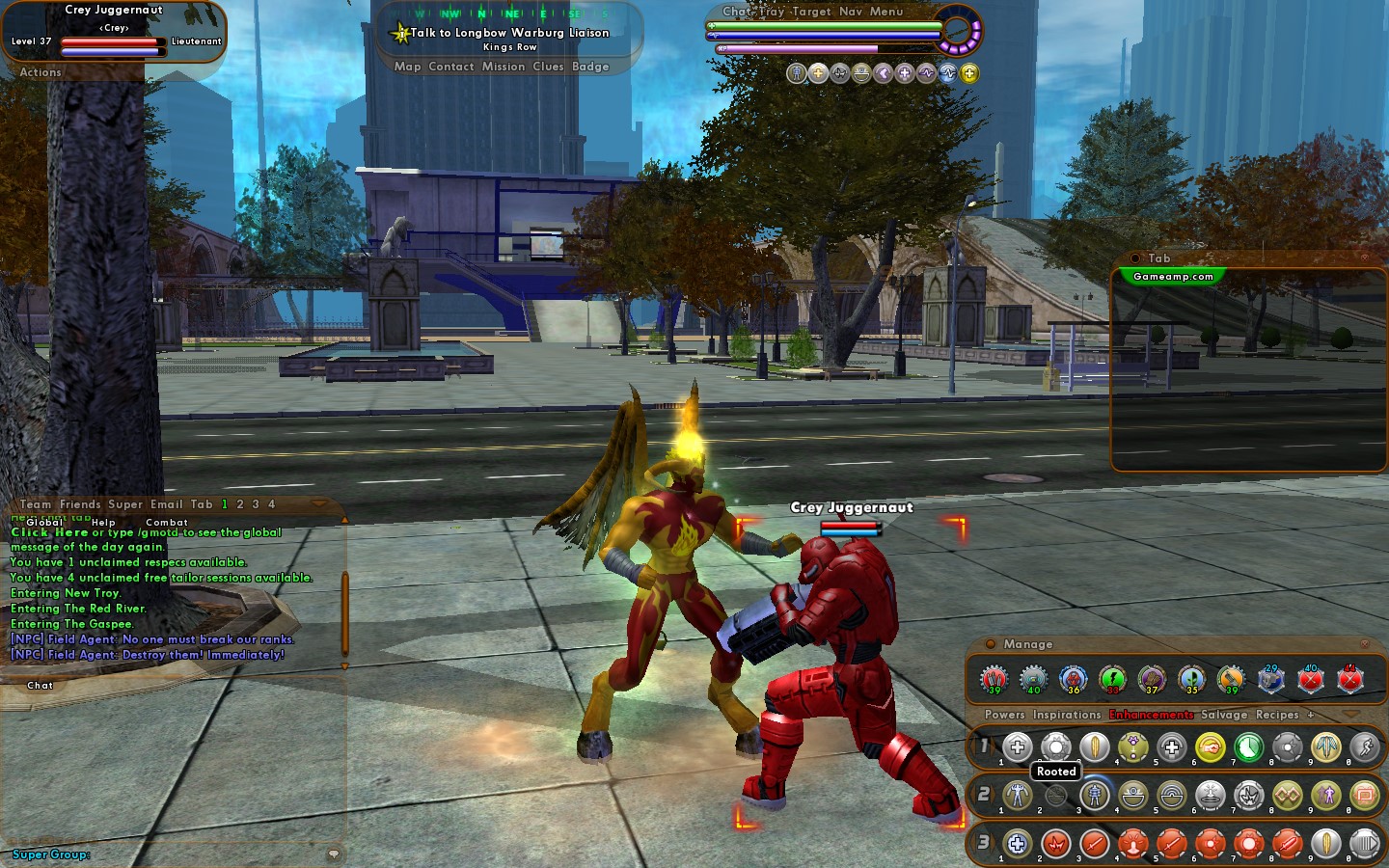This screenshot has height=868, width=1389.
Task: Activate the green clock power
Action: point(1248,746)
